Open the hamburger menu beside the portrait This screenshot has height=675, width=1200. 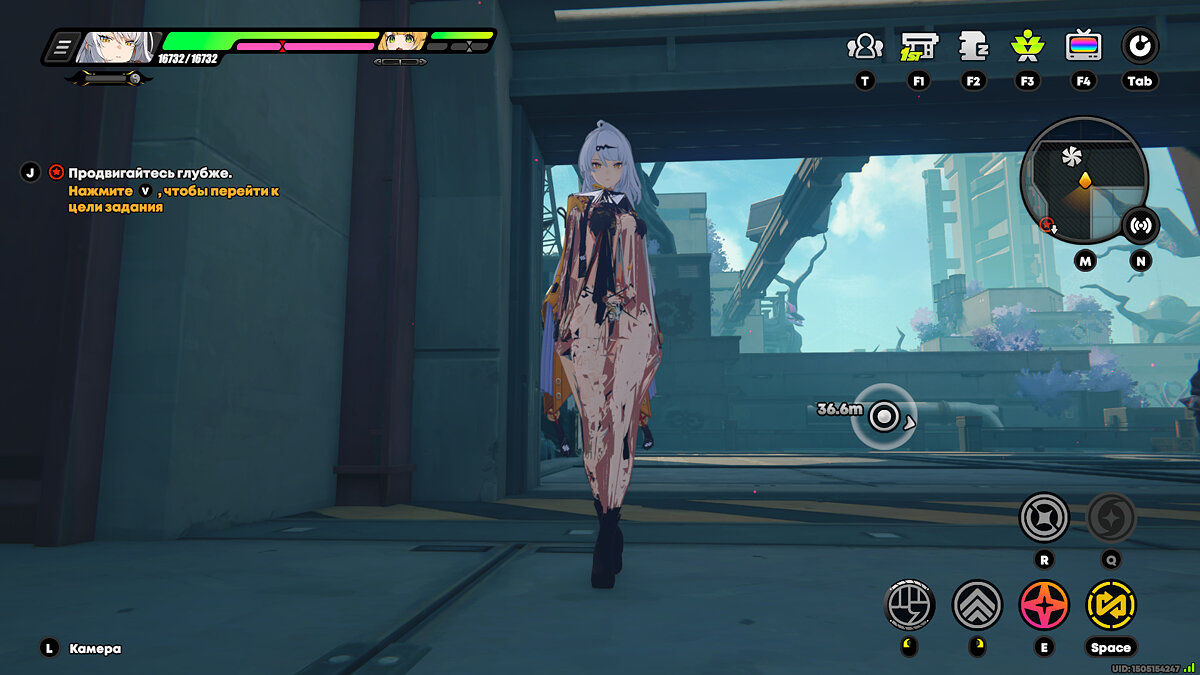(62, 45)
